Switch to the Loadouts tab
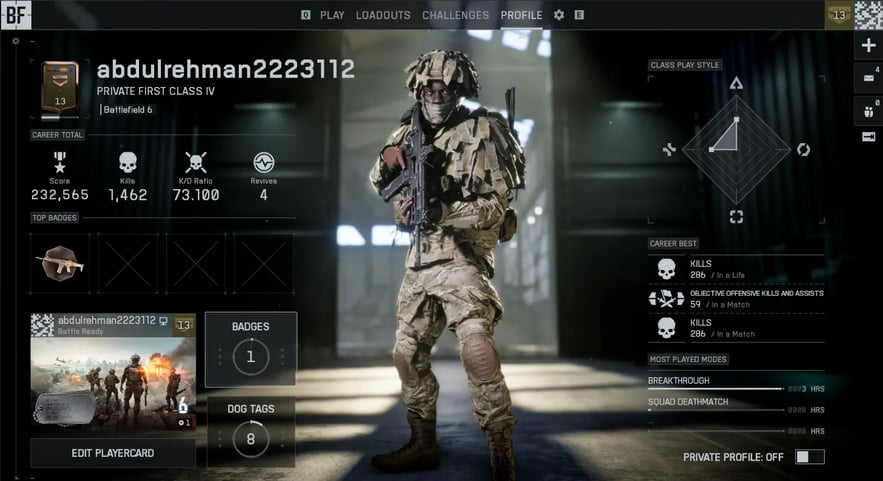The width and height of the screenshot is (883, 481). 383,15
